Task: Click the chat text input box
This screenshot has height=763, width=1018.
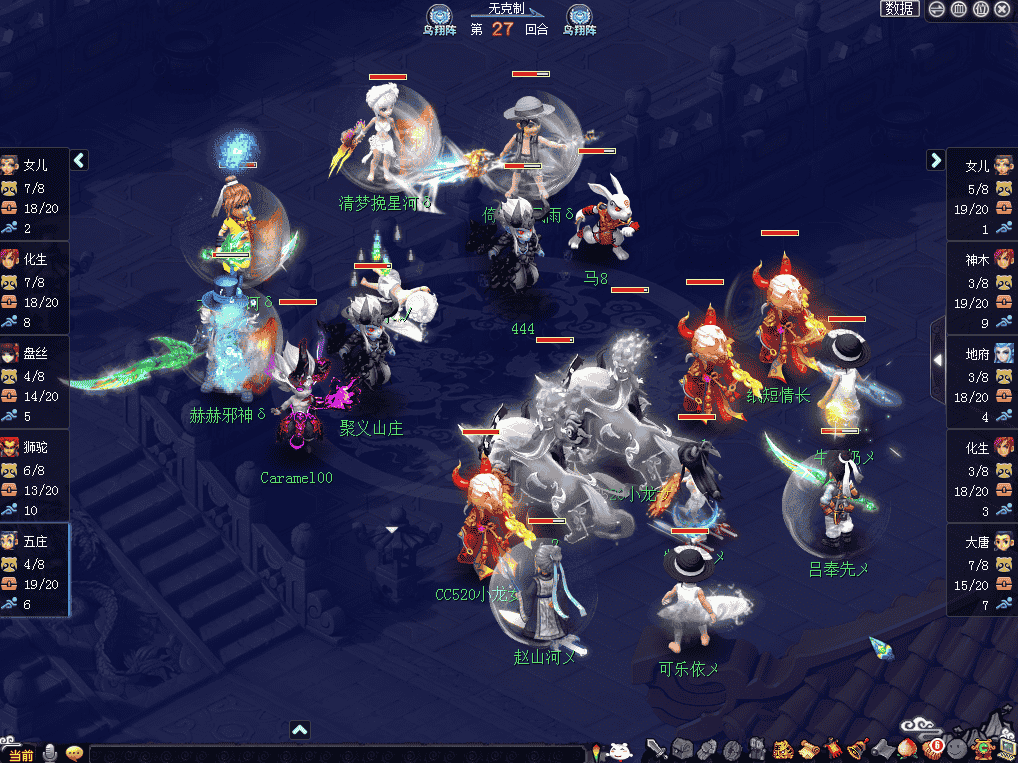Action: click(335, 754)
